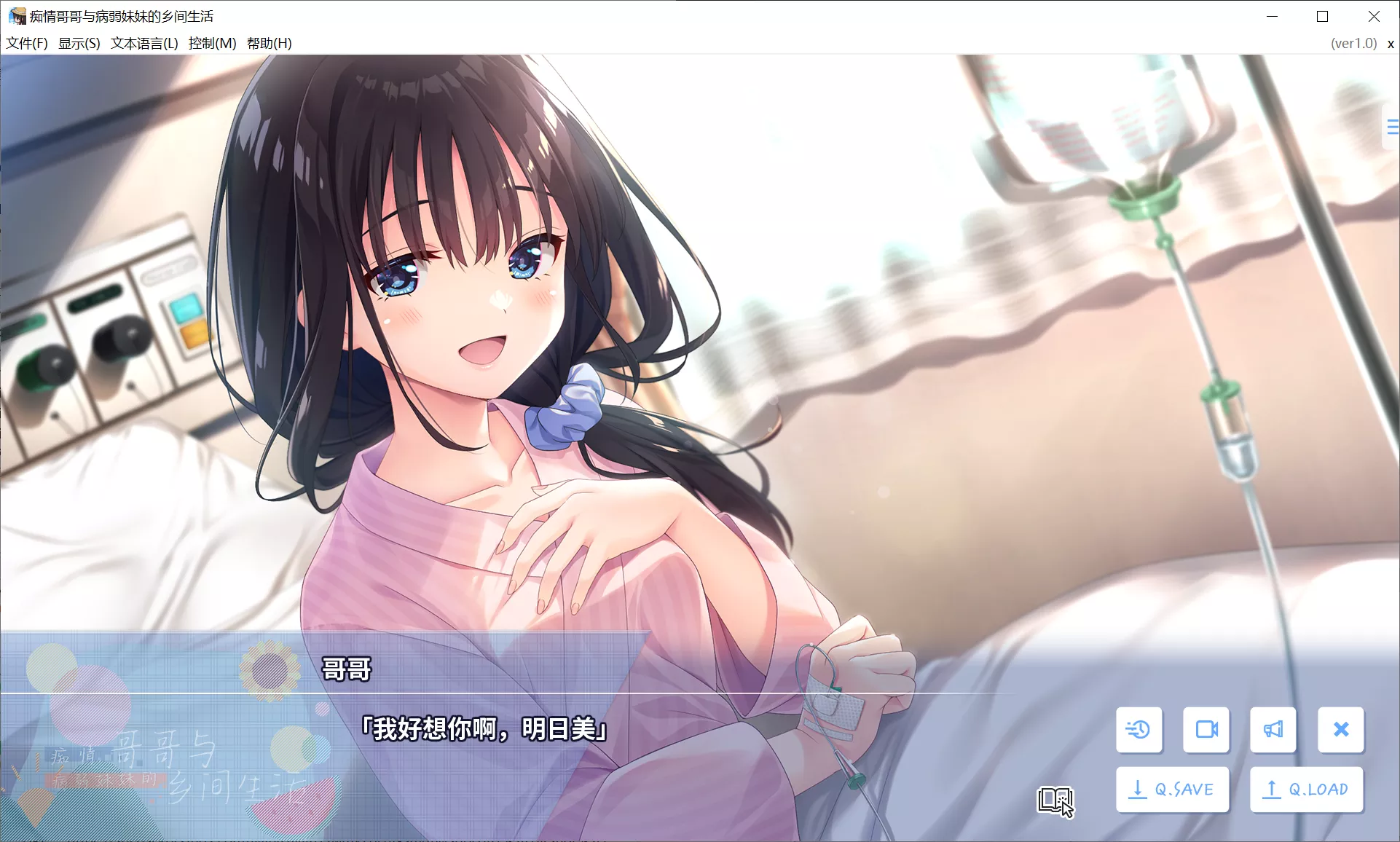This screenshot has height=842, width=1400.
Task: Select the upload arrow on Q.LOAD
Action: click(x=1272, y=789)
